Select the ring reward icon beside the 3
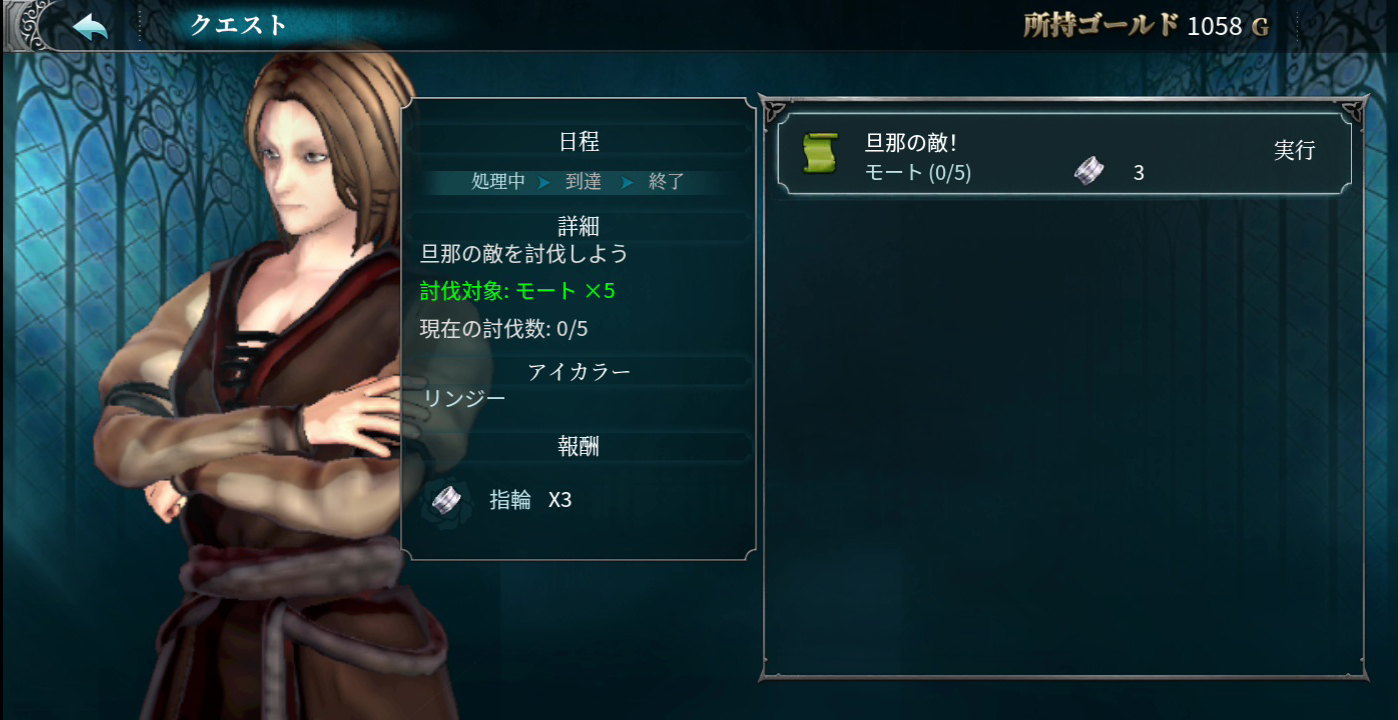Image resolution: width=1398 pixels, height=720 pixels. coord(1091,171)
